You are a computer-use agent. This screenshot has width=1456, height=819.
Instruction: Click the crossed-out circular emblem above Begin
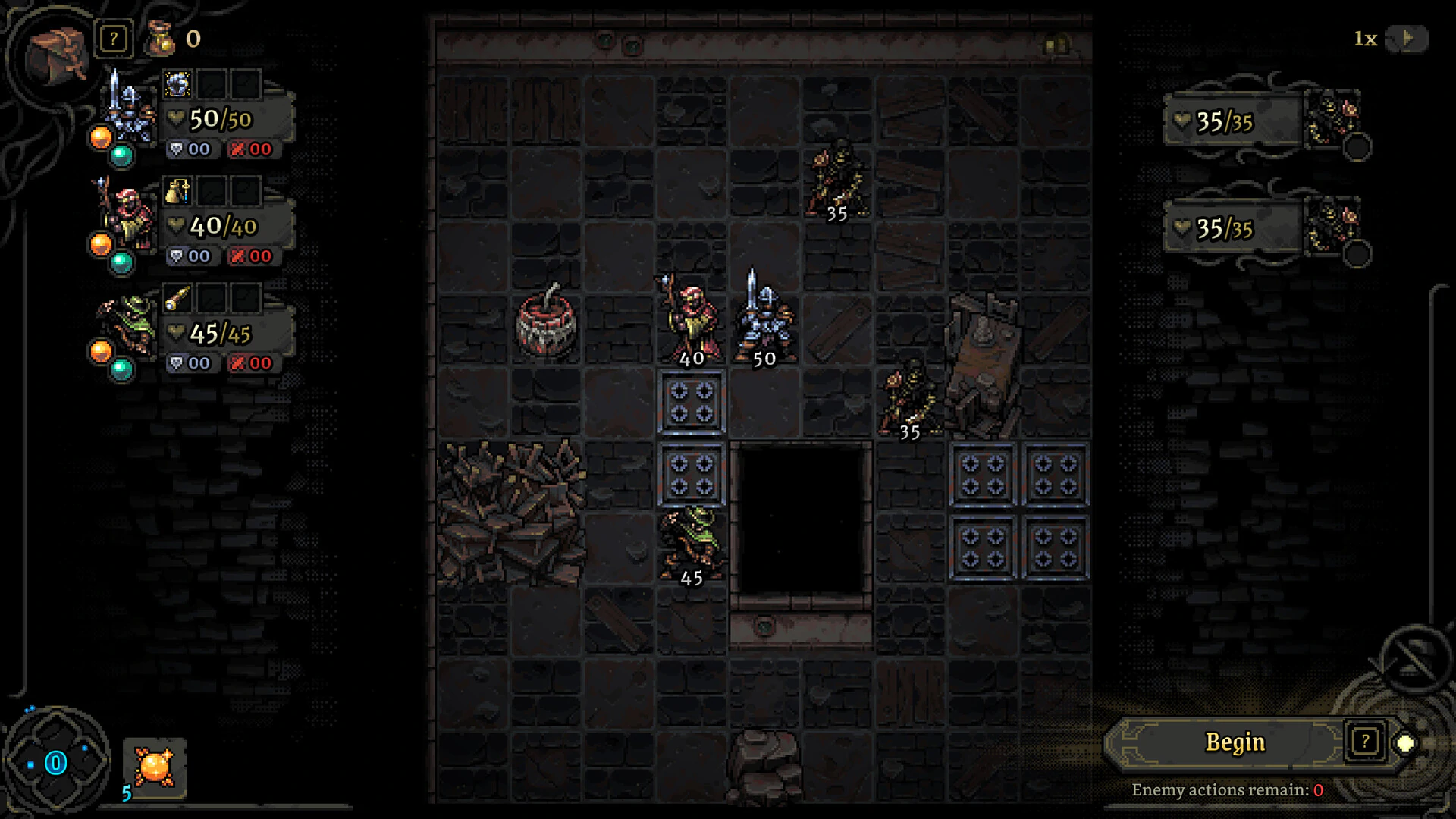tap(1414, 658)
